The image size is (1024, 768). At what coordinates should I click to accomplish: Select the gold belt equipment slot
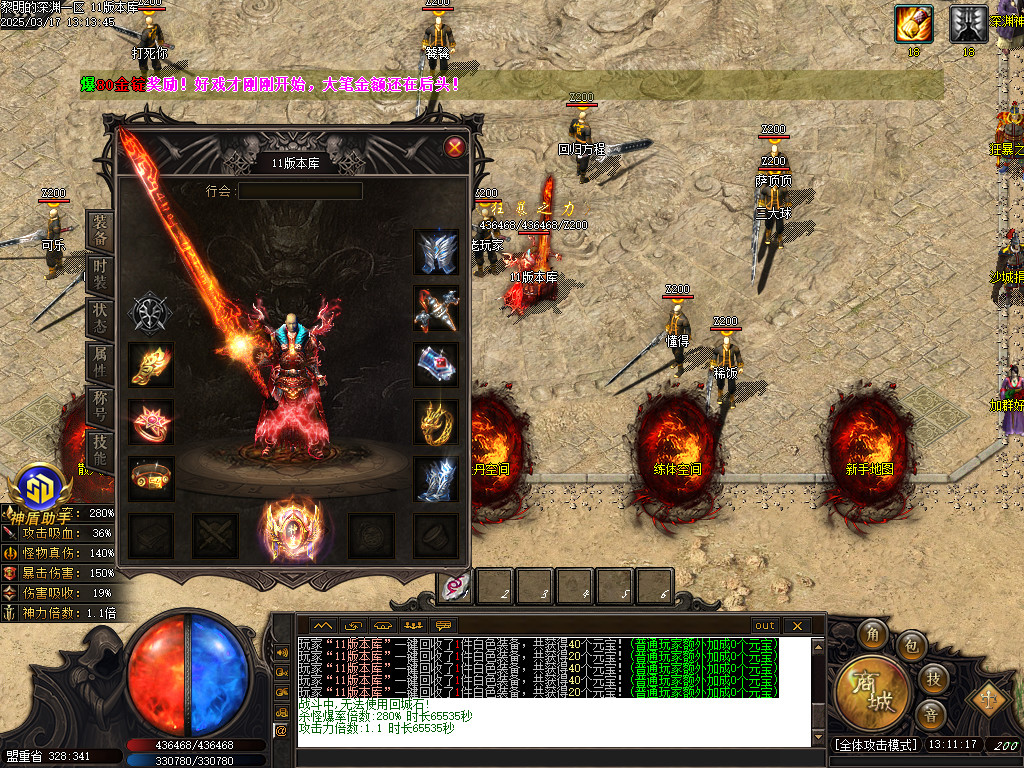click(x=151, y=479)
